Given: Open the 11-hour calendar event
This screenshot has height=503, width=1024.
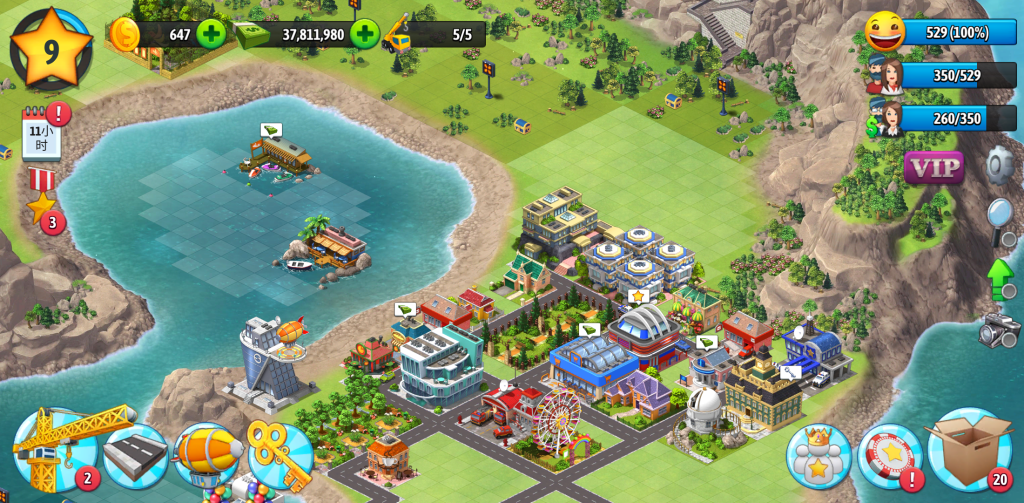Looking at the screenshot, I should 42,134.
